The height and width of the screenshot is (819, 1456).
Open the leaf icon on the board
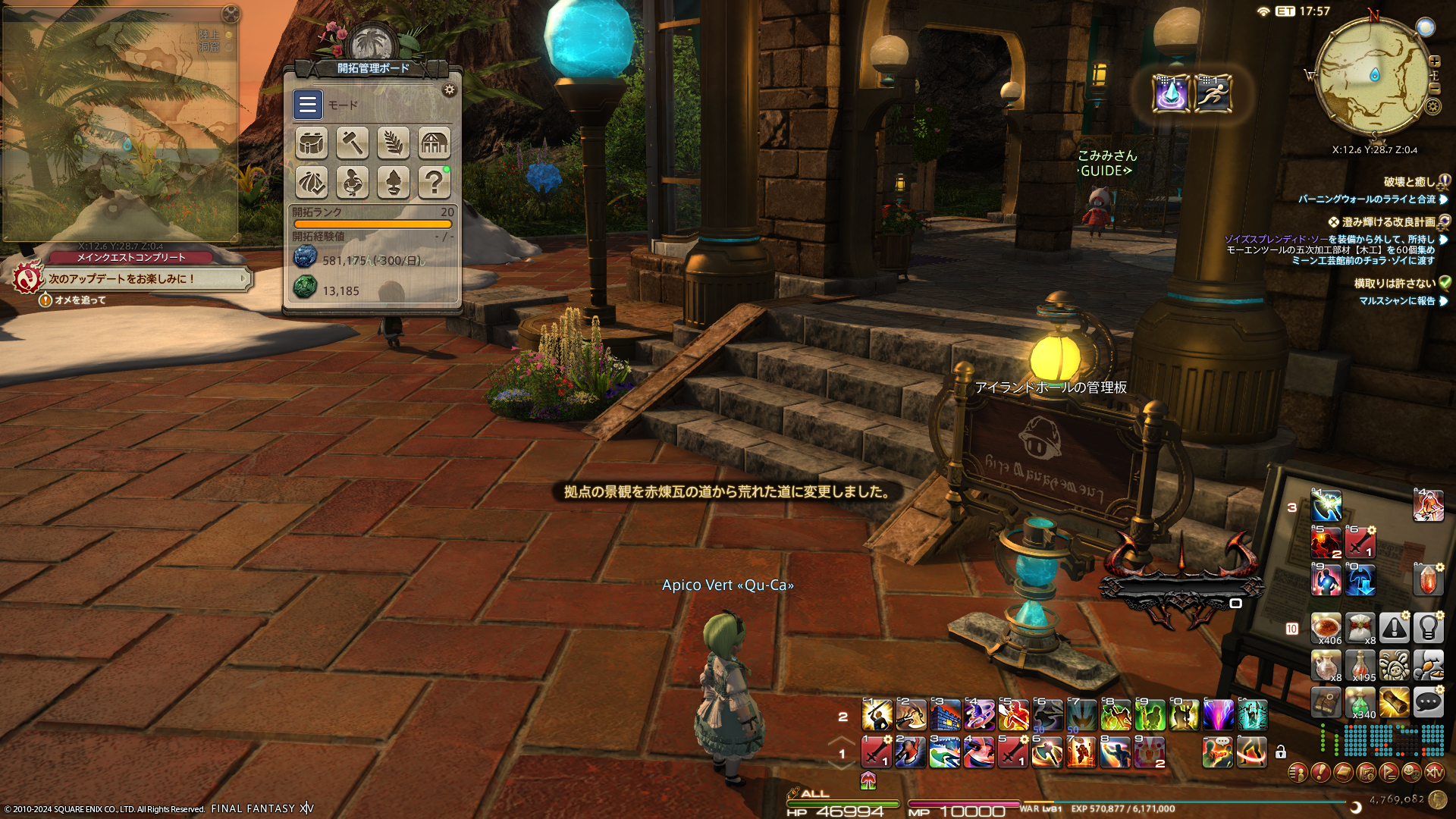pyautogui.click(x=394, y=143)
